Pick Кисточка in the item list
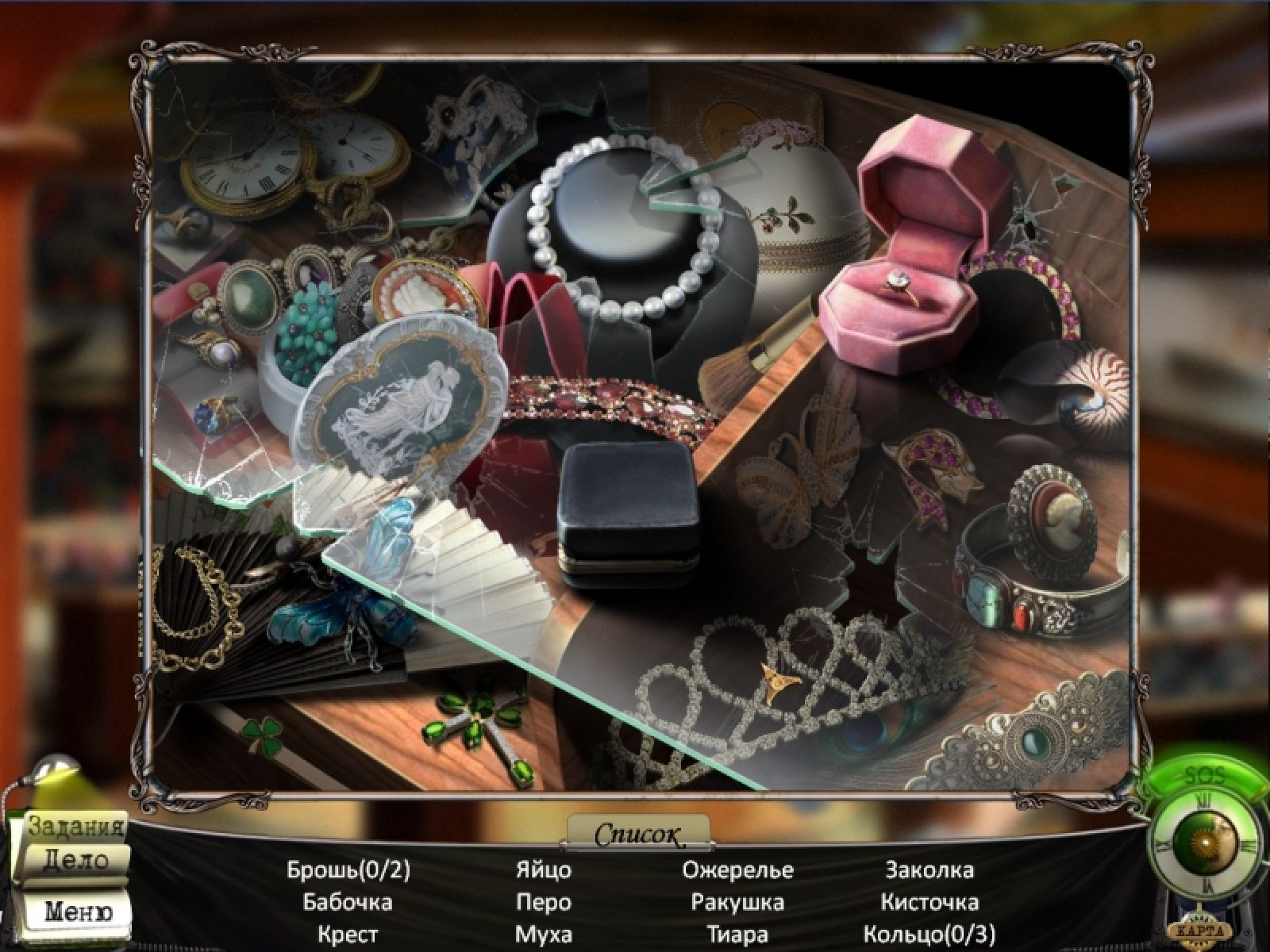Image resolution: width=1270 pixels, height=952 pixels. coord(929,902)
